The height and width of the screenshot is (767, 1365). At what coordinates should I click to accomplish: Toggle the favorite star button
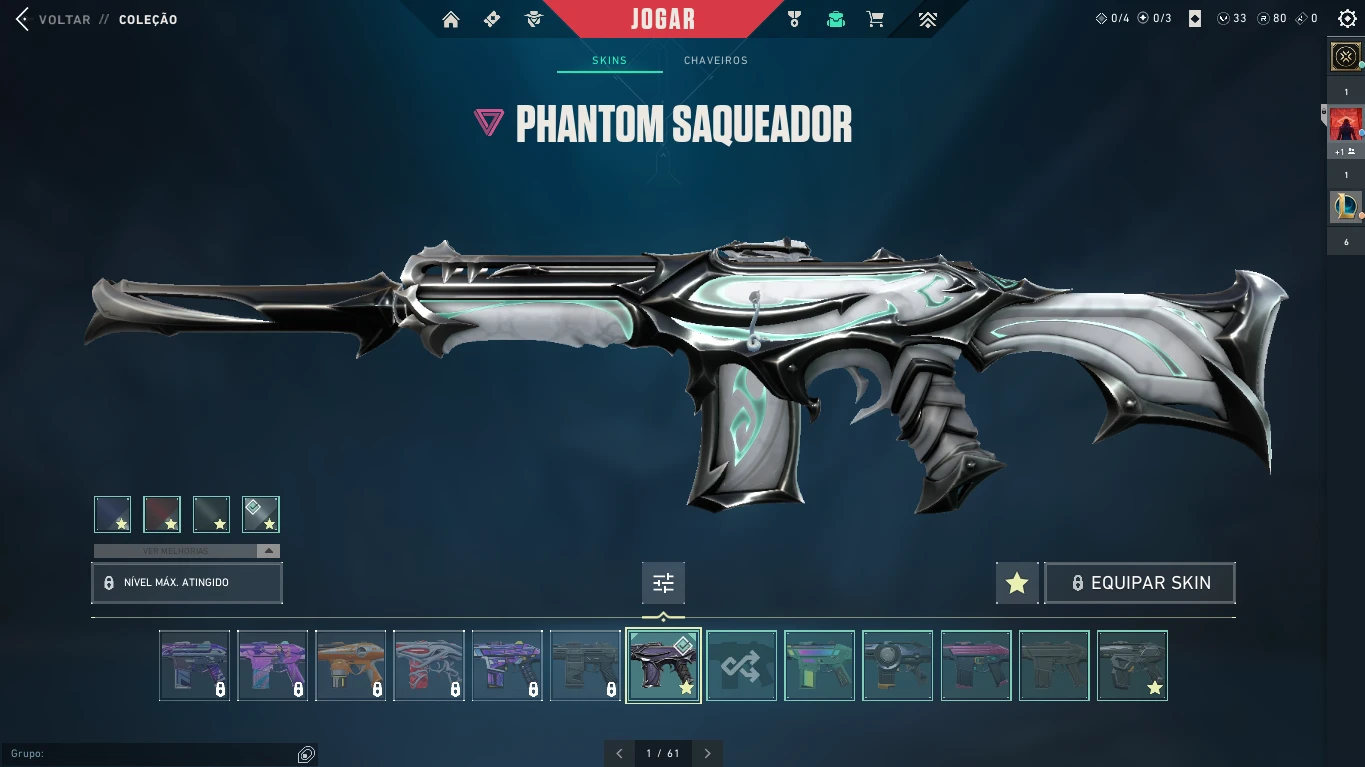tap(1017, 583)
